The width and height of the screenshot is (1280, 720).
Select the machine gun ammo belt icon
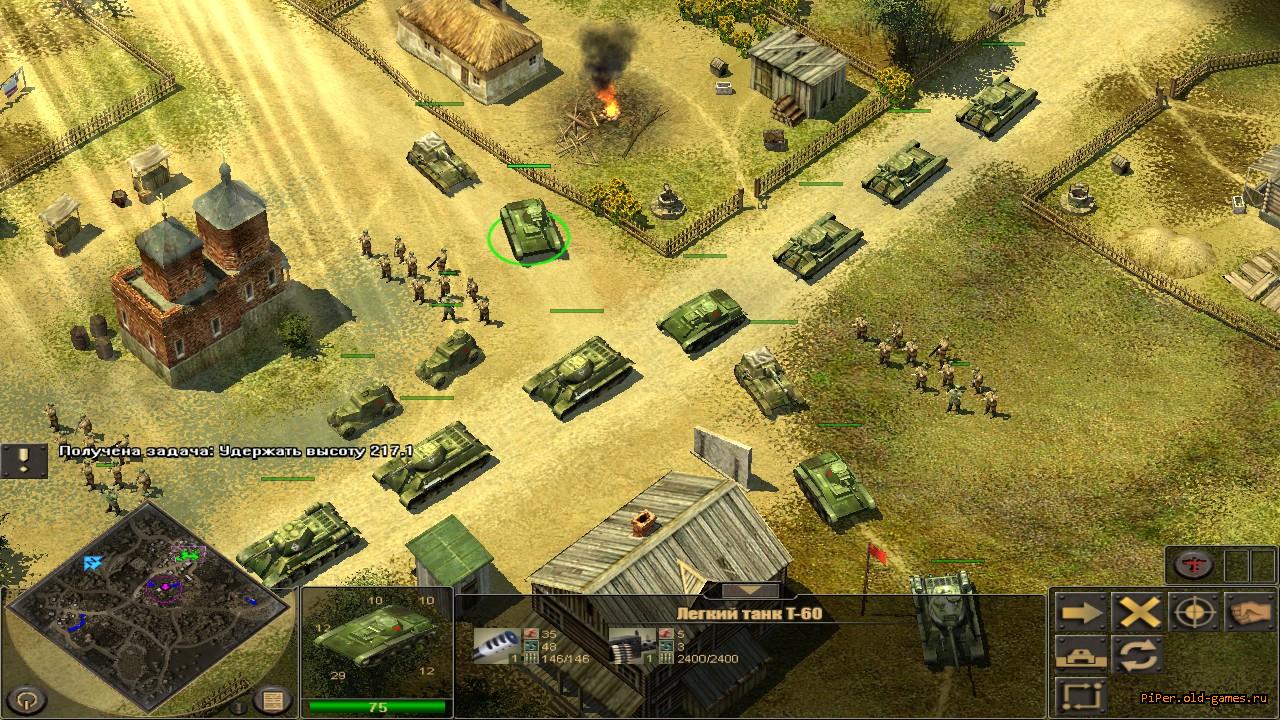pos(627,645)
